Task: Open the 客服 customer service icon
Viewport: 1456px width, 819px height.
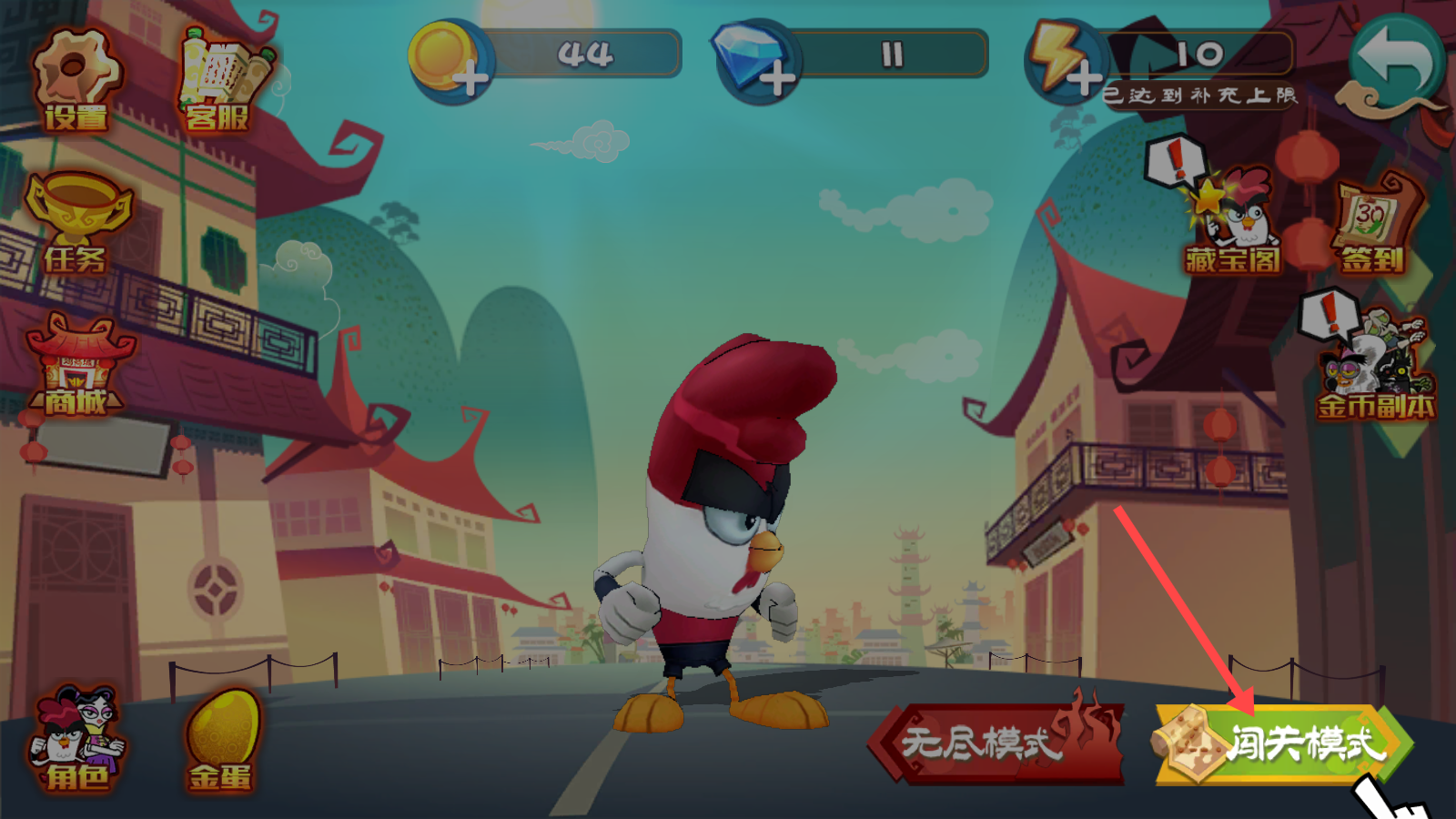Action: pyautogui.click(x=218, y=80)
